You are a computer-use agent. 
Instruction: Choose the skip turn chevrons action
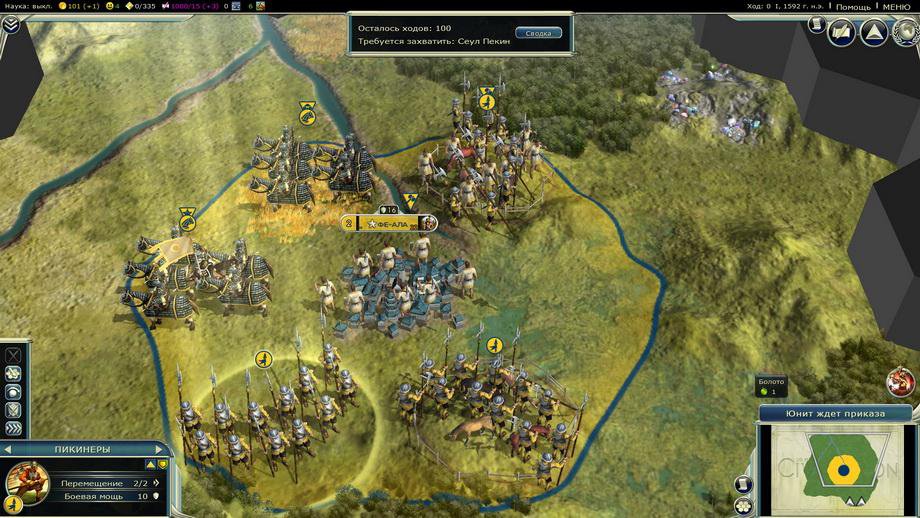pyautogui.click(x=13, y=428)
